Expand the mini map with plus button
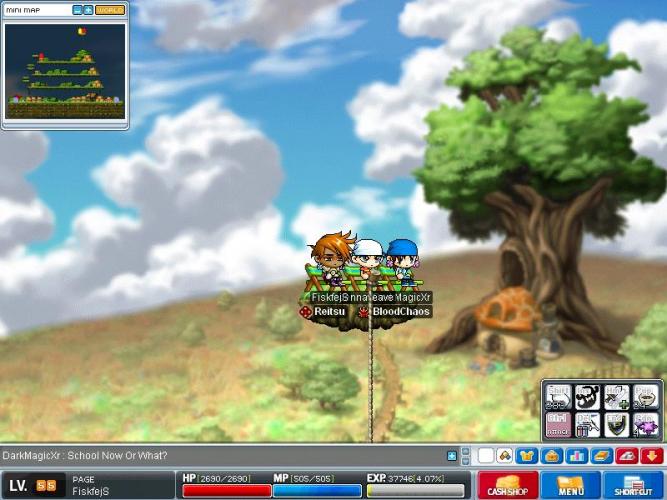Image resolution: width=667 pixels, height=500 pixels. tap(88, 10)
